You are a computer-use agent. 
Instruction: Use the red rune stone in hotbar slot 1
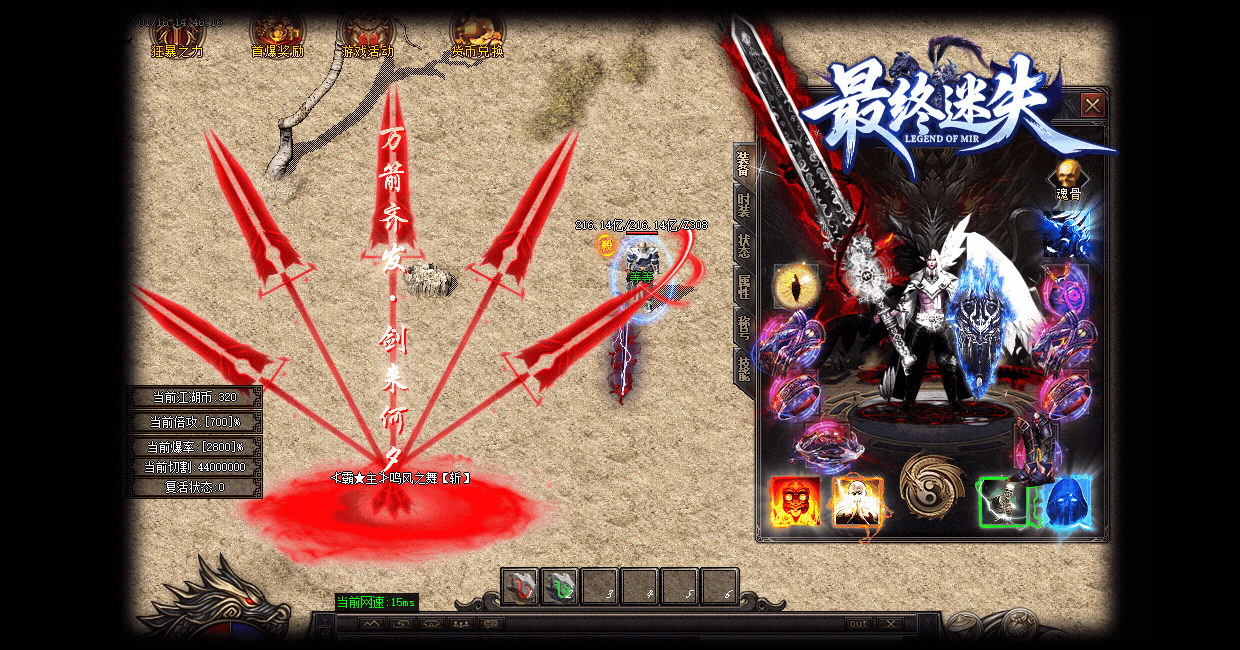click(x=520, y=586)
